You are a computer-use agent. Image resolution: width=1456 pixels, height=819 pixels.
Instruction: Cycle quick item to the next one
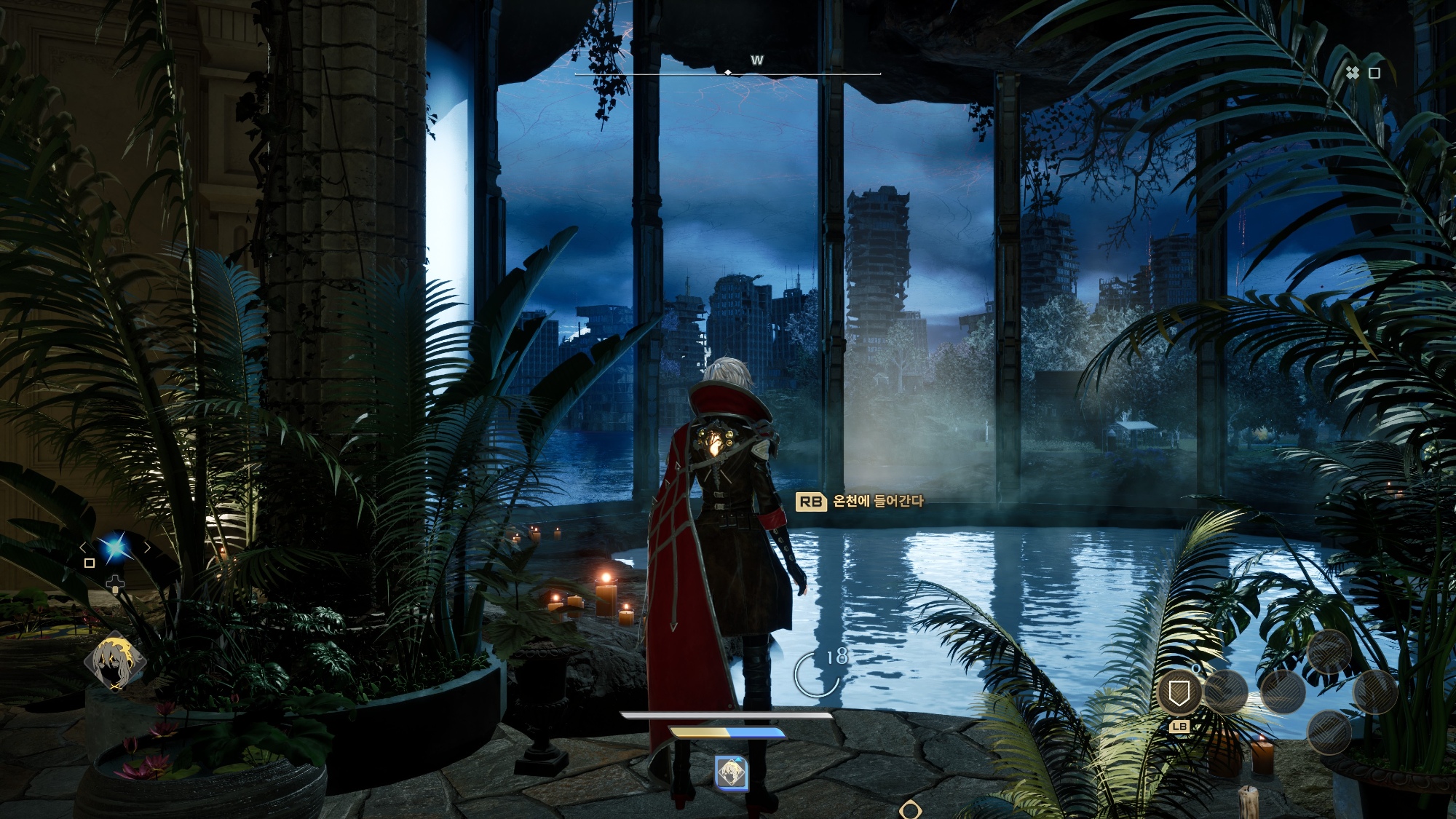point(148,547)
